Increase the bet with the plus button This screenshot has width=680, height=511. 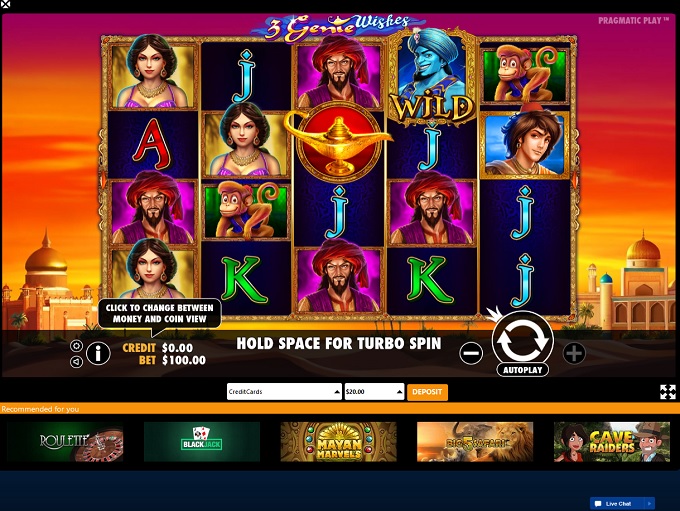574,352
